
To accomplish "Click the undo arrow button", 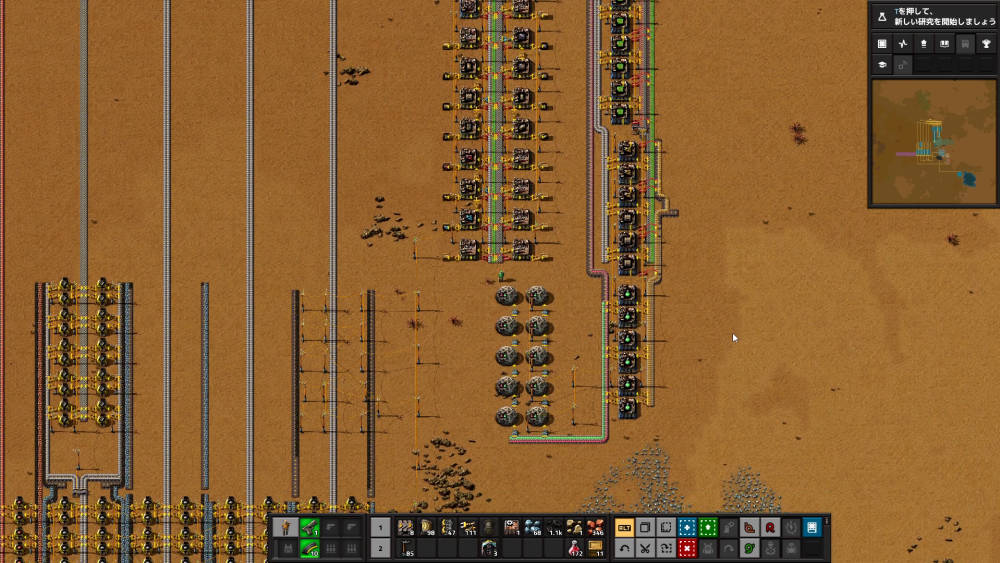I will (x=624, y=548).
